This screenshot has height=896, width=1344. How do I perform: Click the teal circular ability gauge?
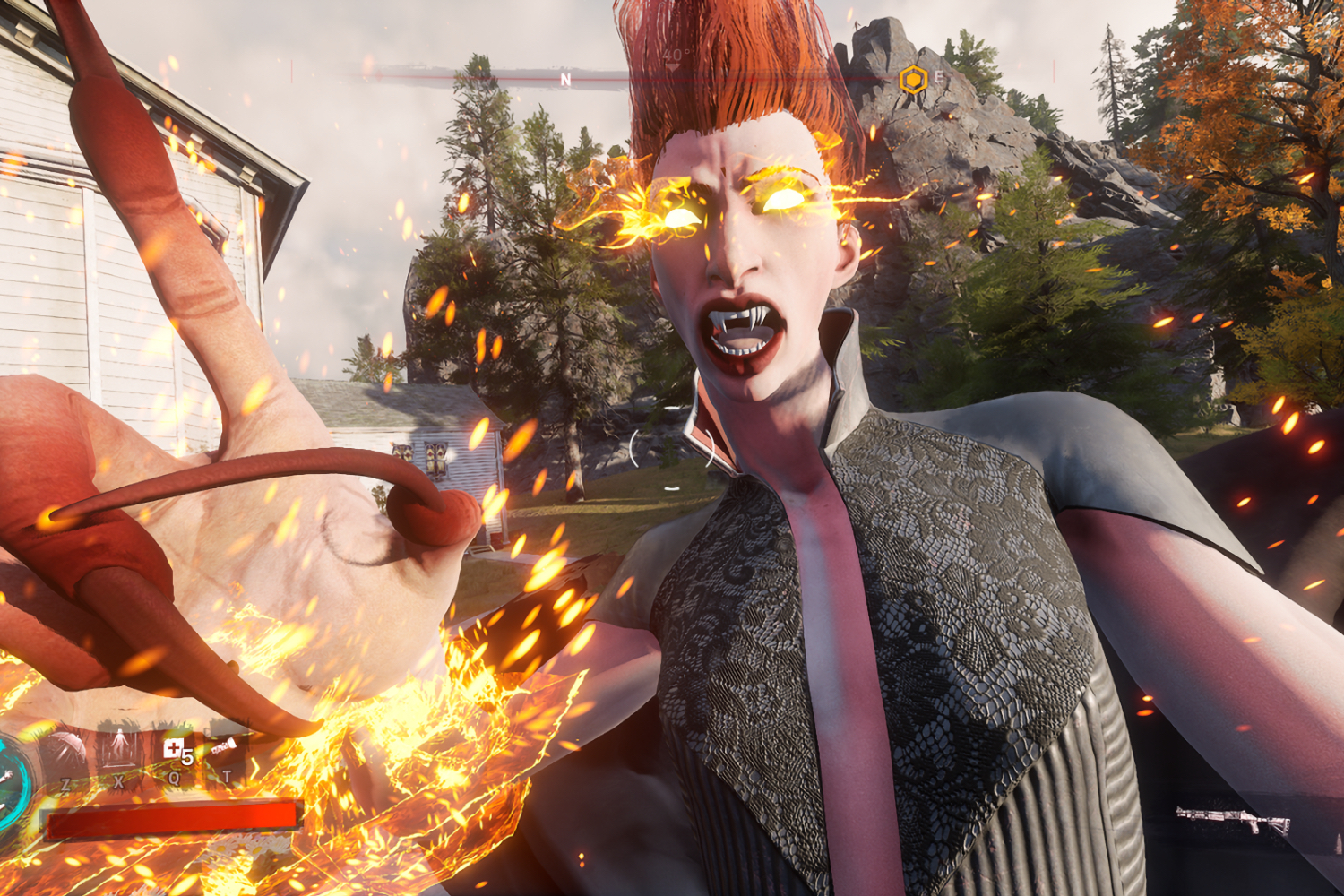click(x=13, y=781)
